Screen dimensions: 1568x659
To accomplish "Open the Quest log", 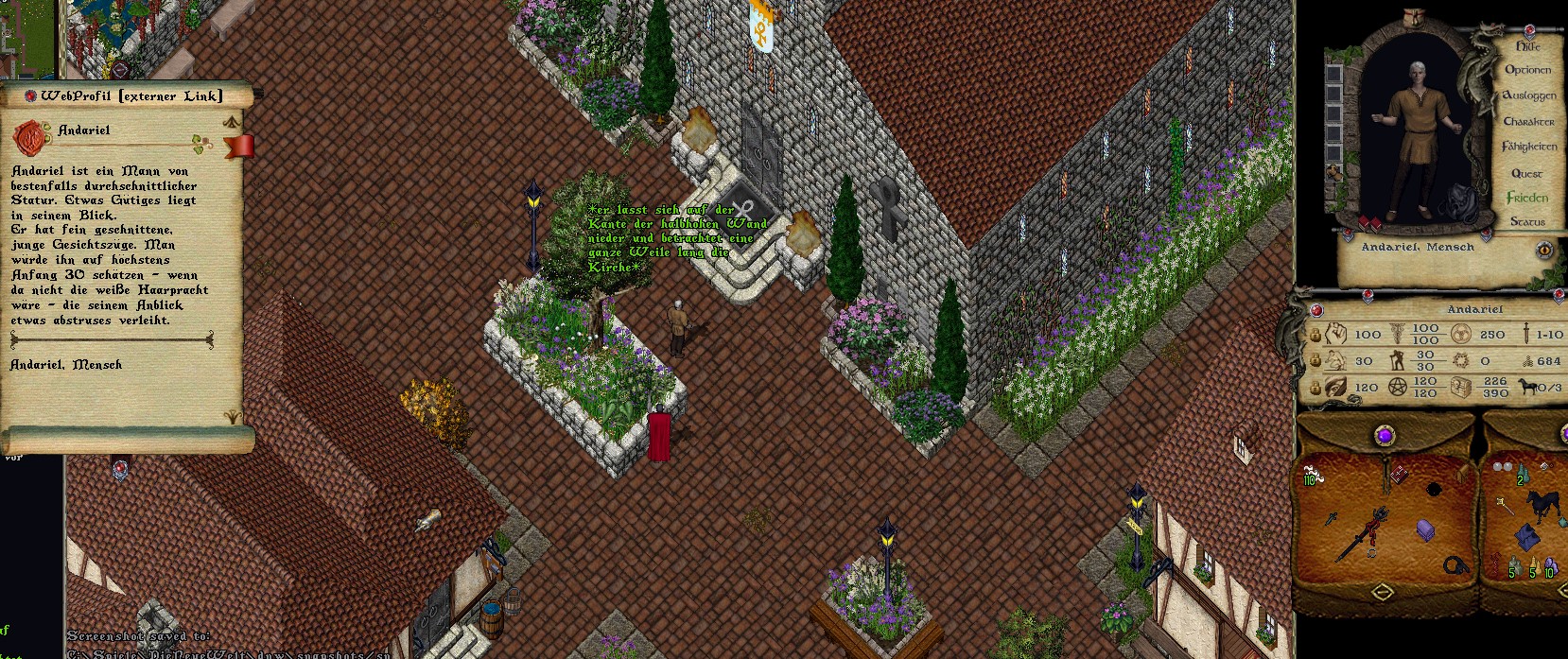I will [x=1526, y=173].
